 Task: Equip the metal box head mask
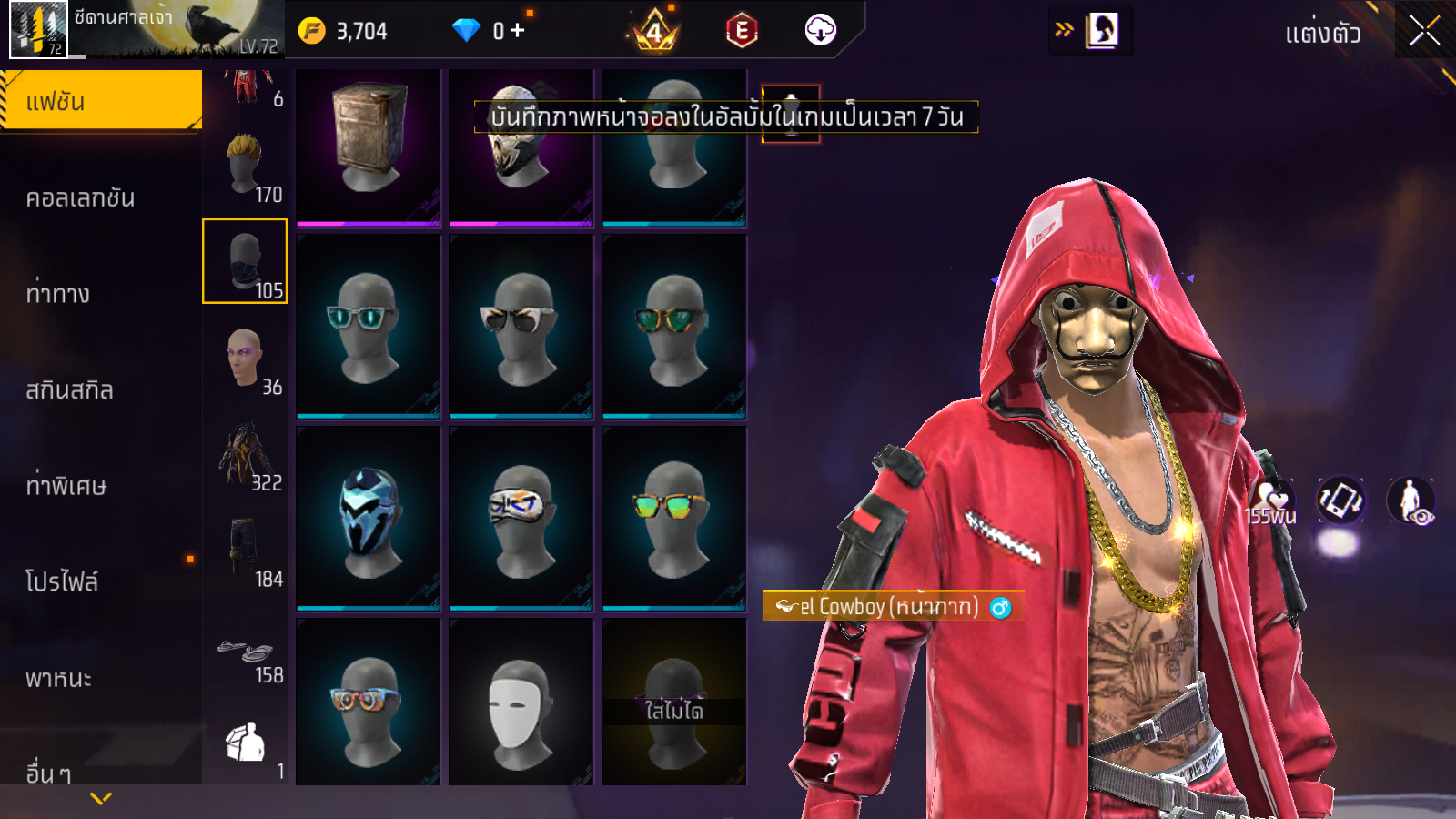point(369,146)
